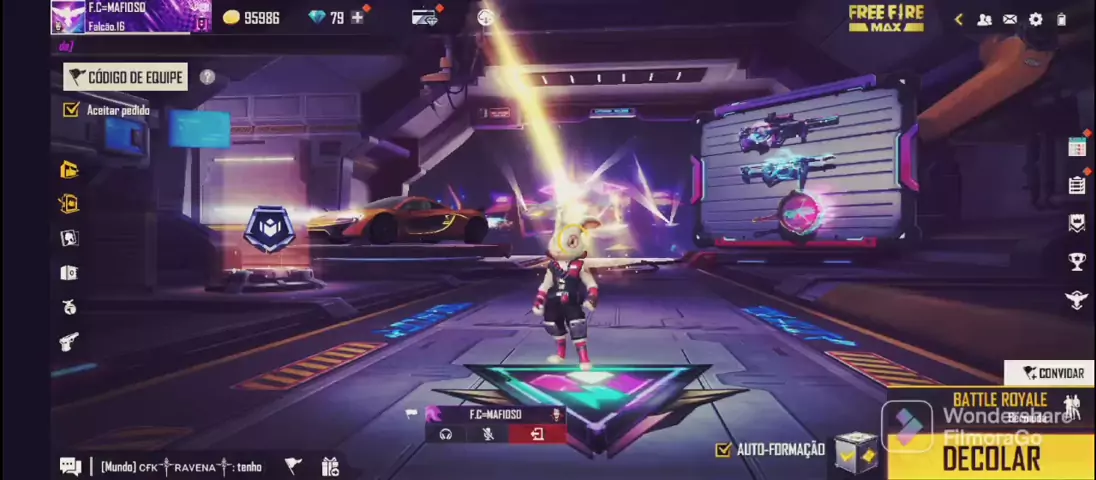Open the help question mark icon

207,77
